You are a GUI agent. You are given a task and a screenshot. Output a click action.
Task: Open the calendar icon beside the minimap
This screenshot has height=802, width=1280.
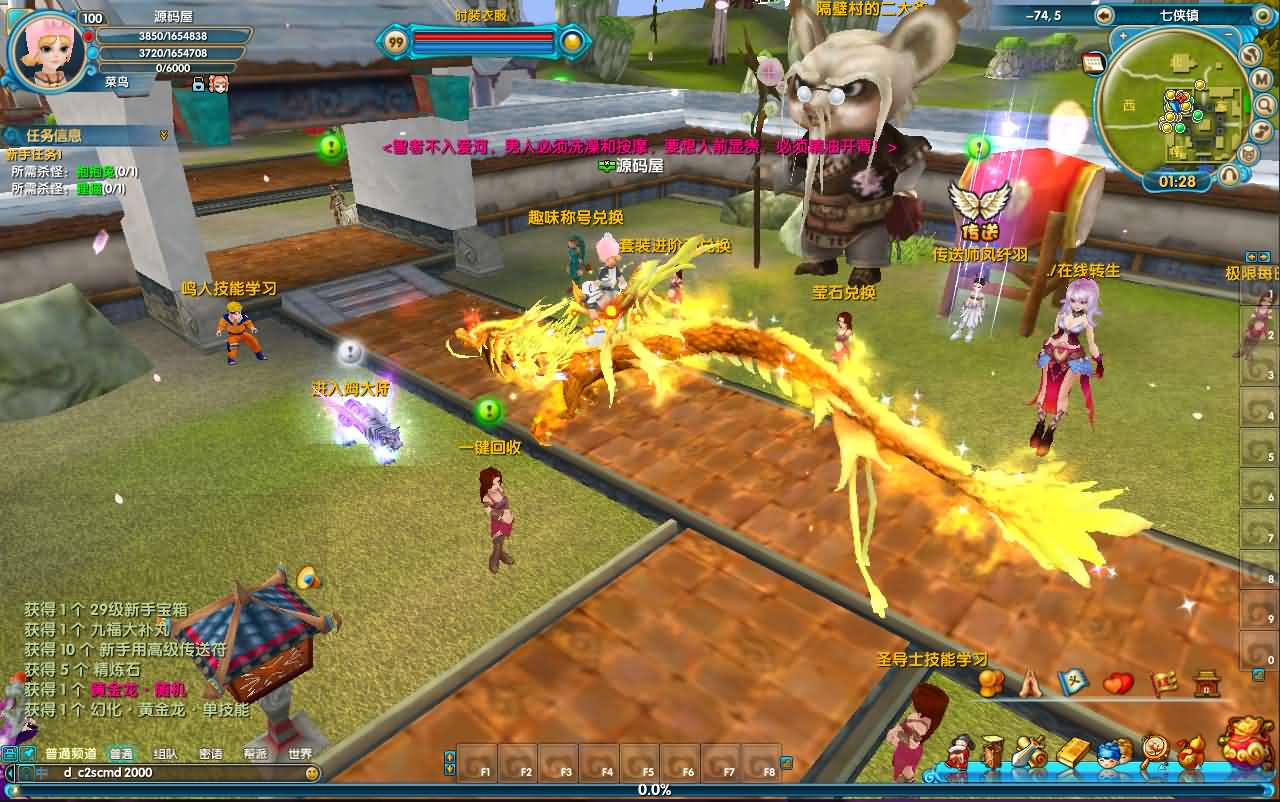tap(1093, 62)
